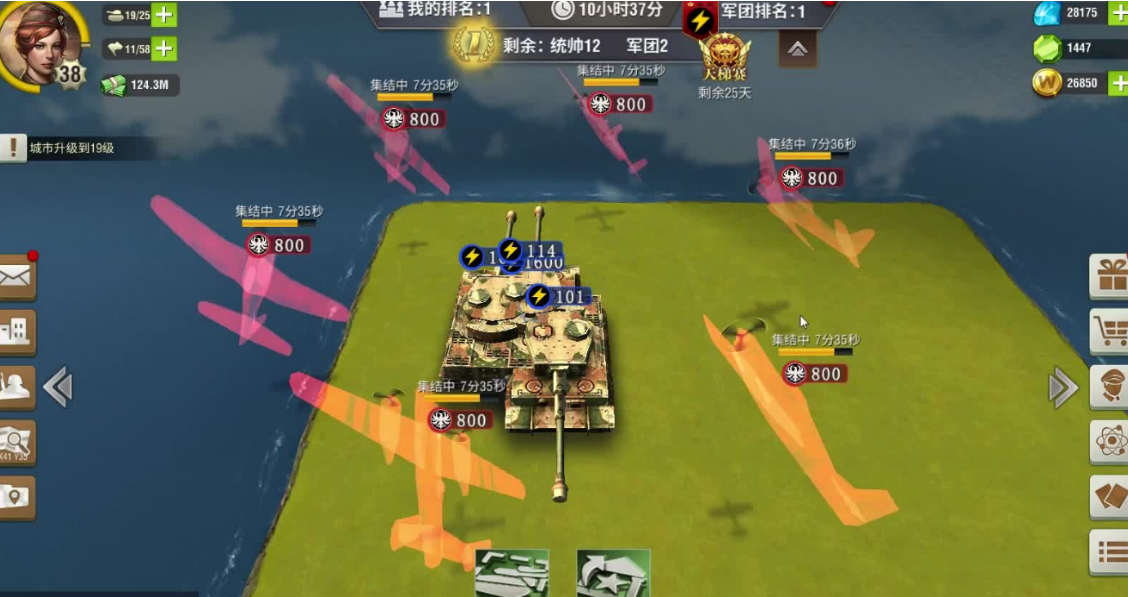Open the mail envelope inbox
1128x597 pixels.
click(x=16, y=278)
